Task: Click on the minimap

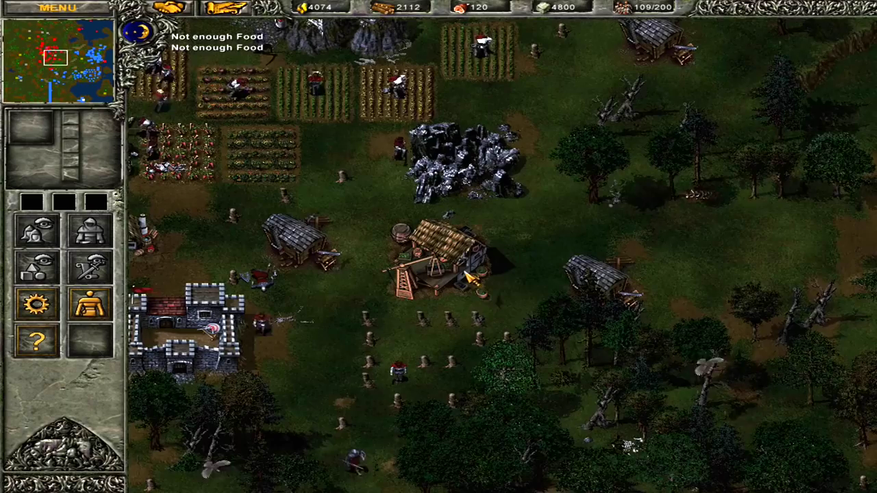Action: (x=58, y=60)
